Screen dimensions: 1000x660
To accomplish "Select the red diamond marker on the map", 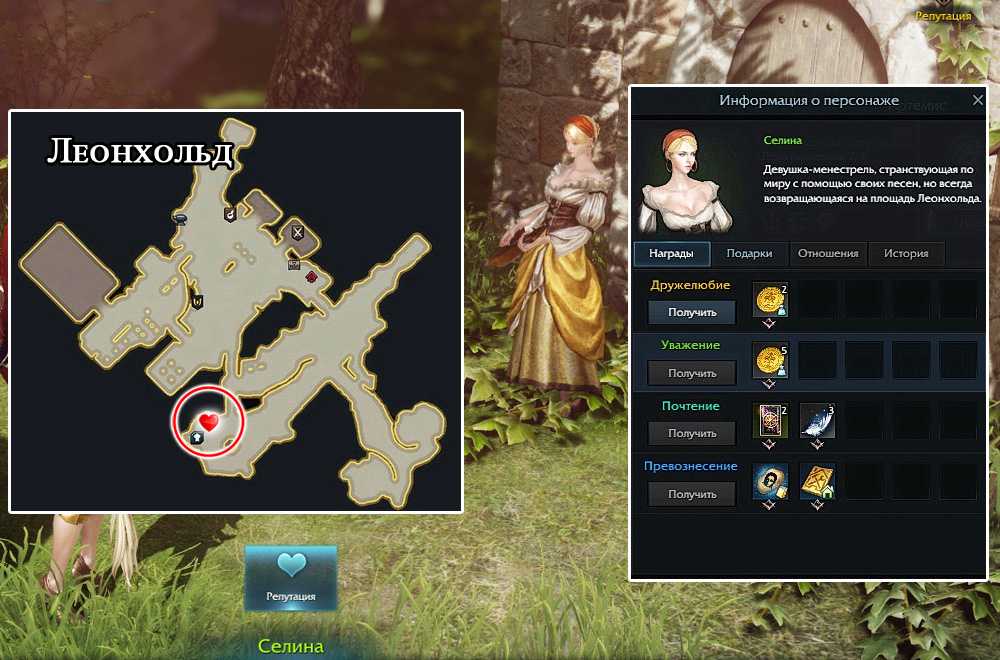I will click(x=311, y=276).
